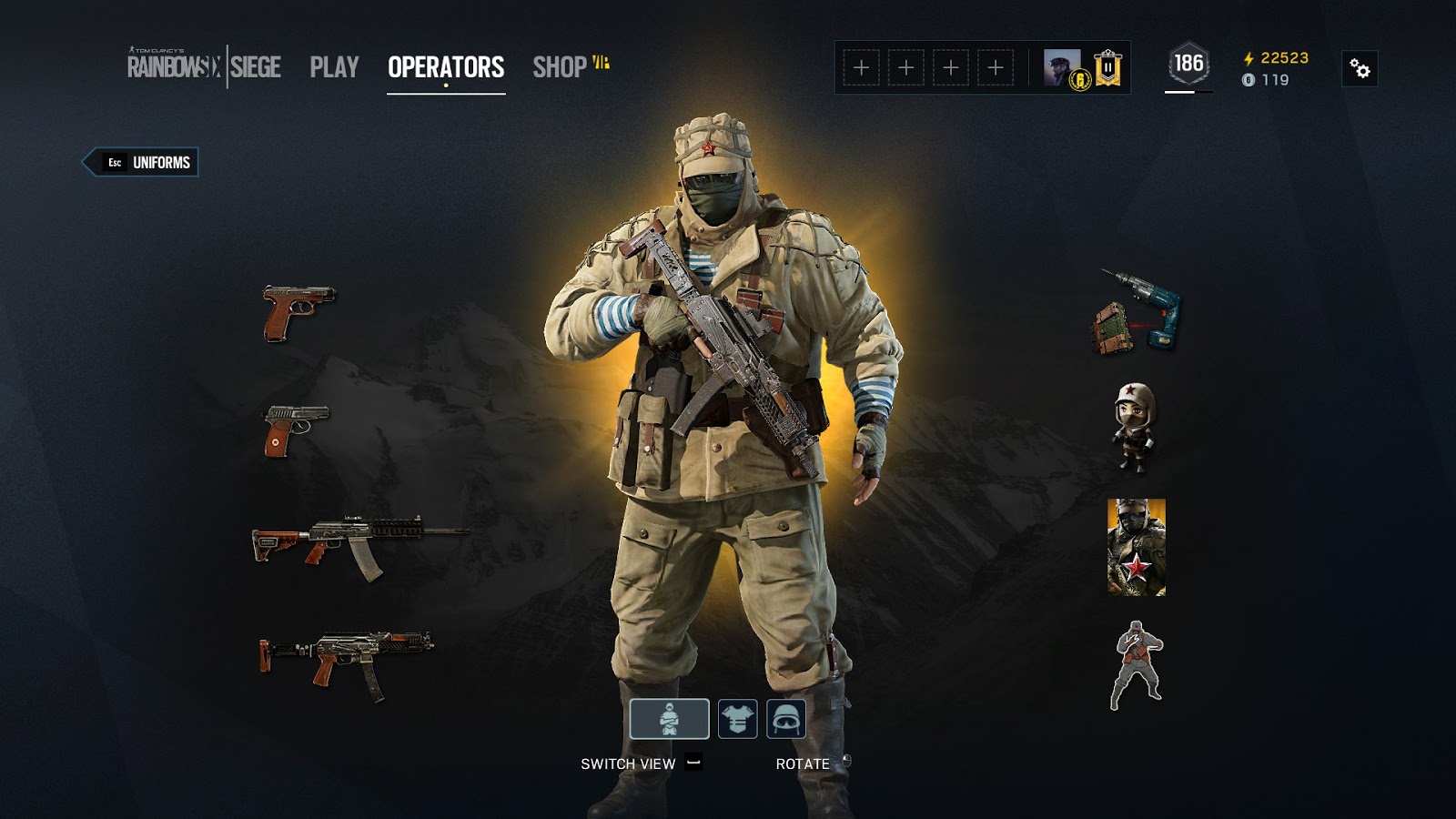Open the operator portrait card with red star
This screenshot has height=819, width=1456.
1133,546
